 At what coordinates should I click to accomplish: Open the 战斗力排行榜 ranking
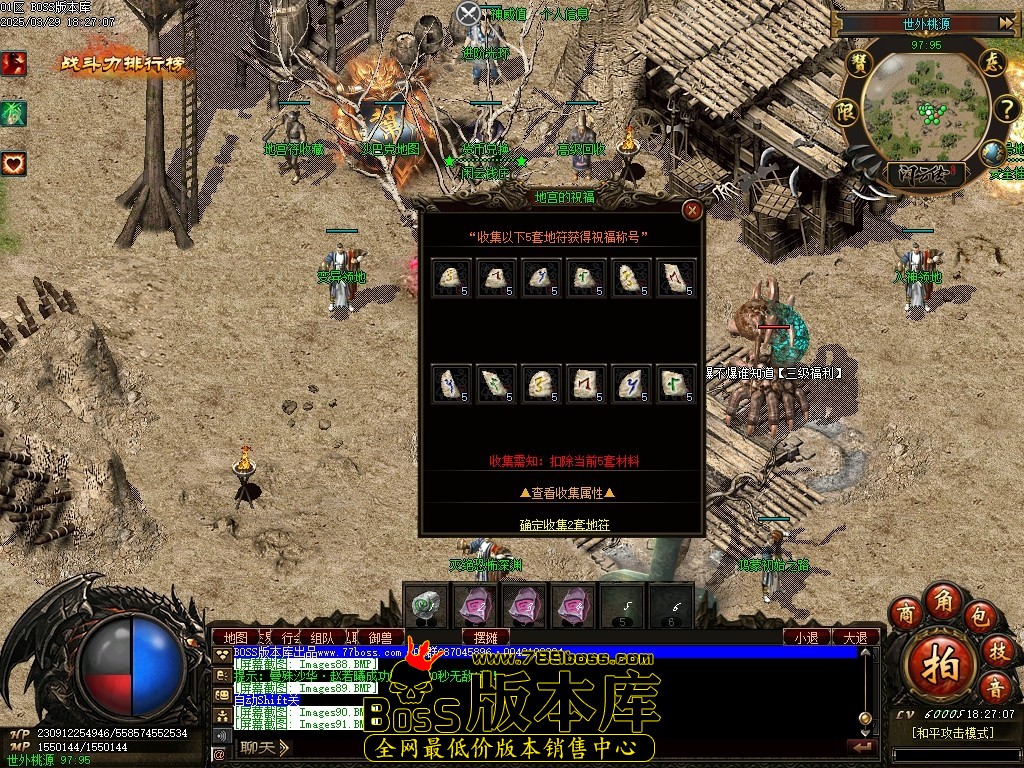point(124,64)
